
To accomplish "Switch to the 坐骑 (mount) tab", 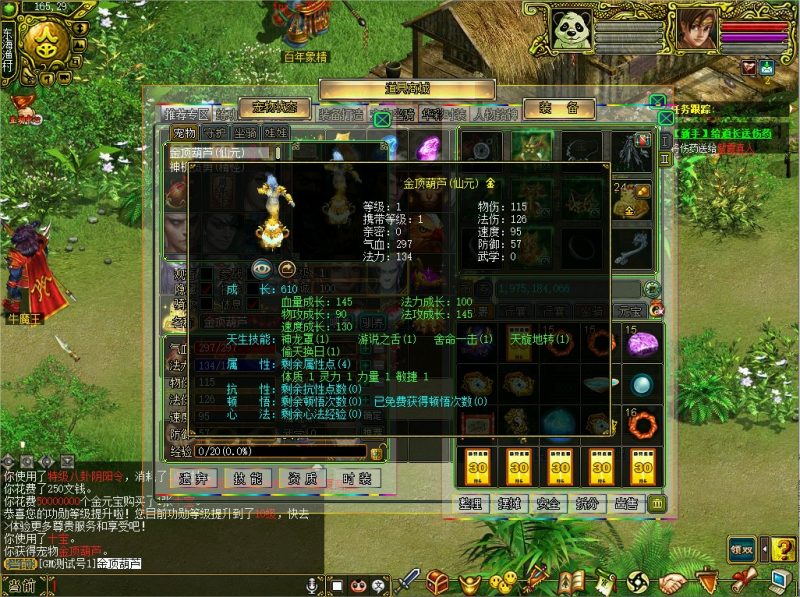I will tap(246, 132).
